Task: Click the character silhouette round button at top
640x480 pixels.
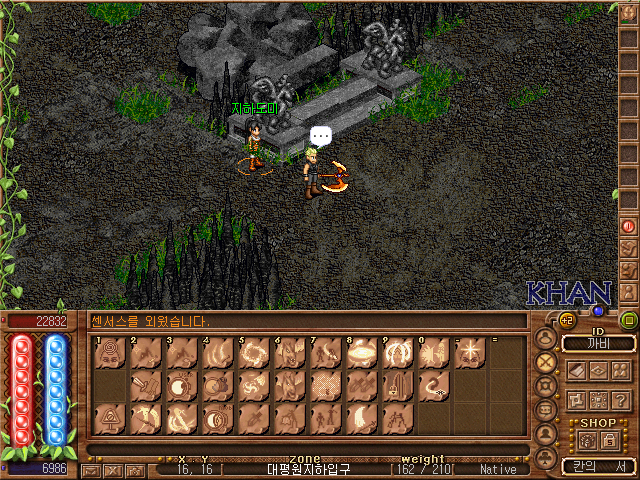Action: coord(546,337)
